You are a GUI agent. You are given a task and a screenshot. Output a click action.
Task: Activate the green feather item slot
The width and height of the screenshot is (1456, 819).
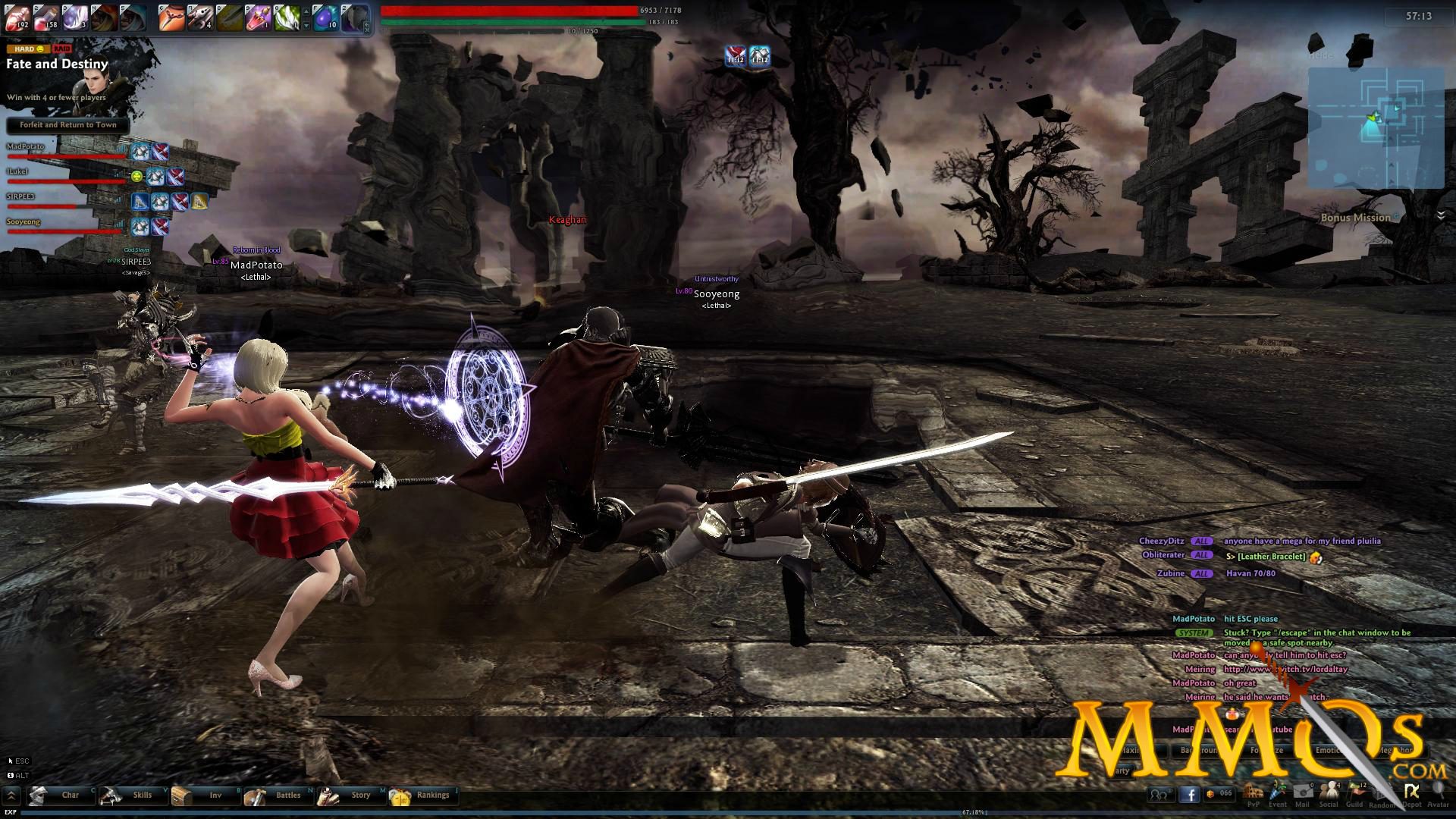pos(287,17)
